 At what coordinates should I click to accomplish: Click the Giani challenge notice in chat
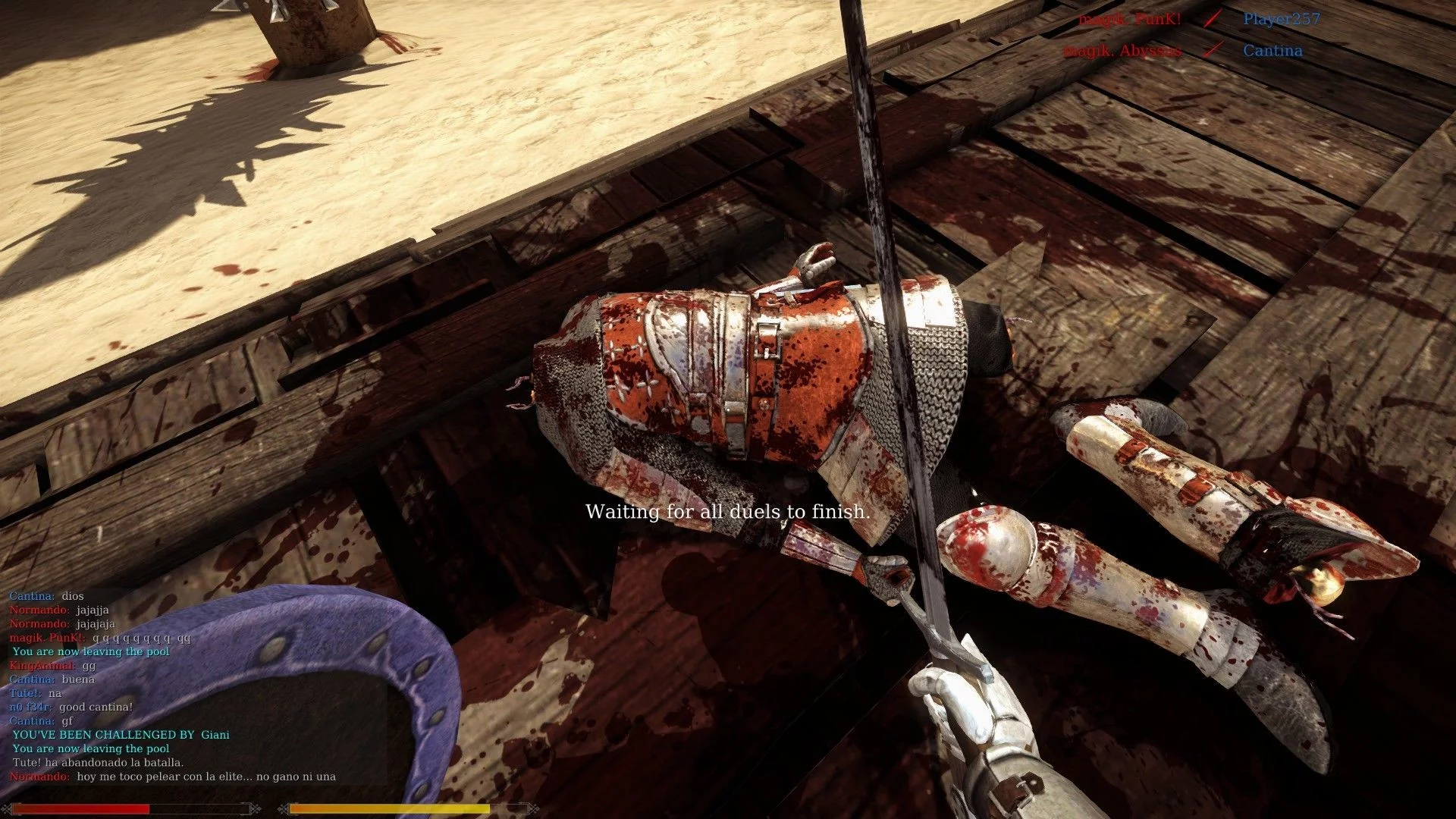(121, 735)
